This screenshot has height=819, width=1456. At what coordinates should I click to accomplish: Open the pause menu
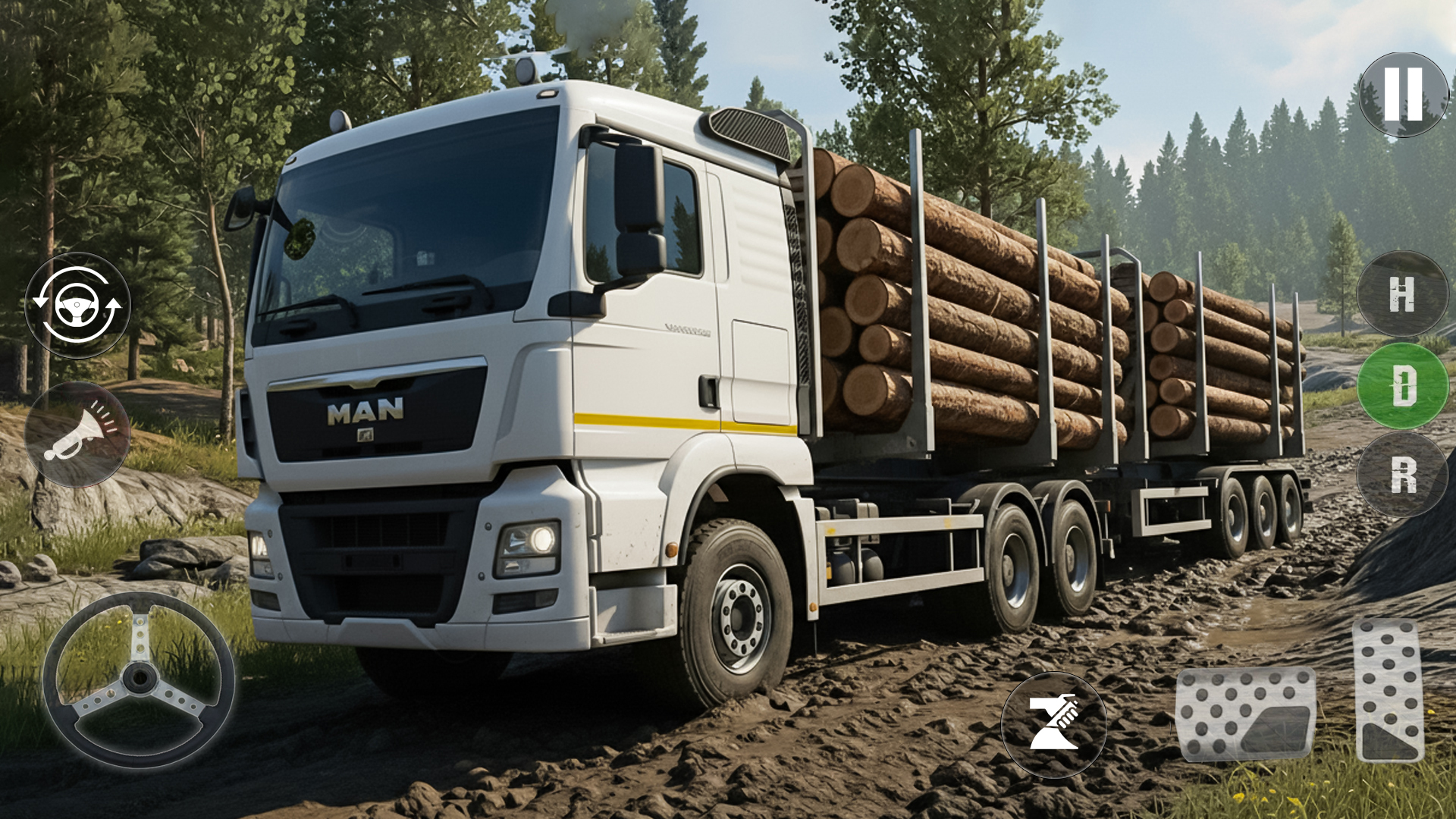[x=1404, y=94]
